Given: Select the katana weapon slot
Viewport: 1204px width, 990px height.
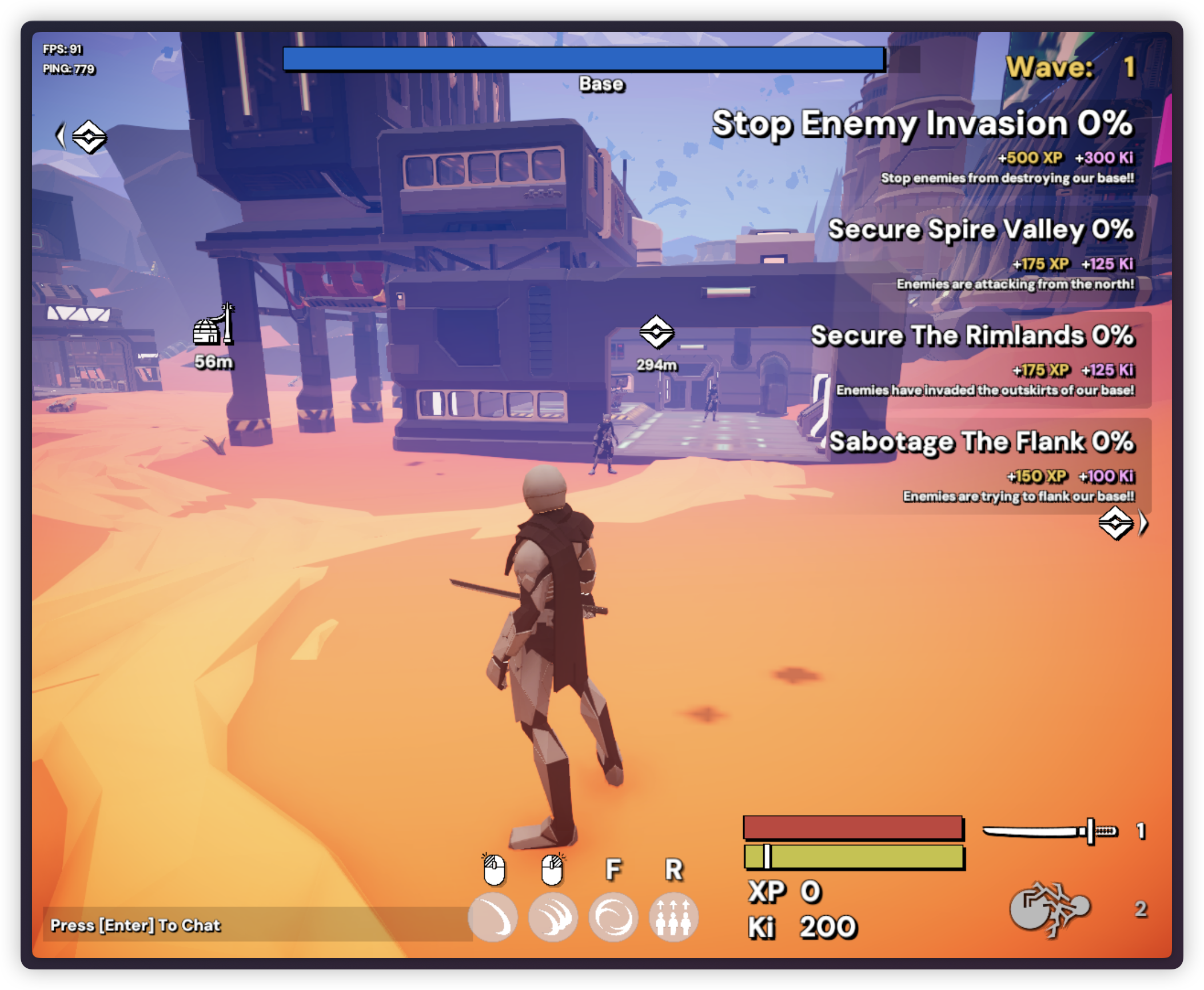Looking at the screenshot, I should click(1050, 831).
